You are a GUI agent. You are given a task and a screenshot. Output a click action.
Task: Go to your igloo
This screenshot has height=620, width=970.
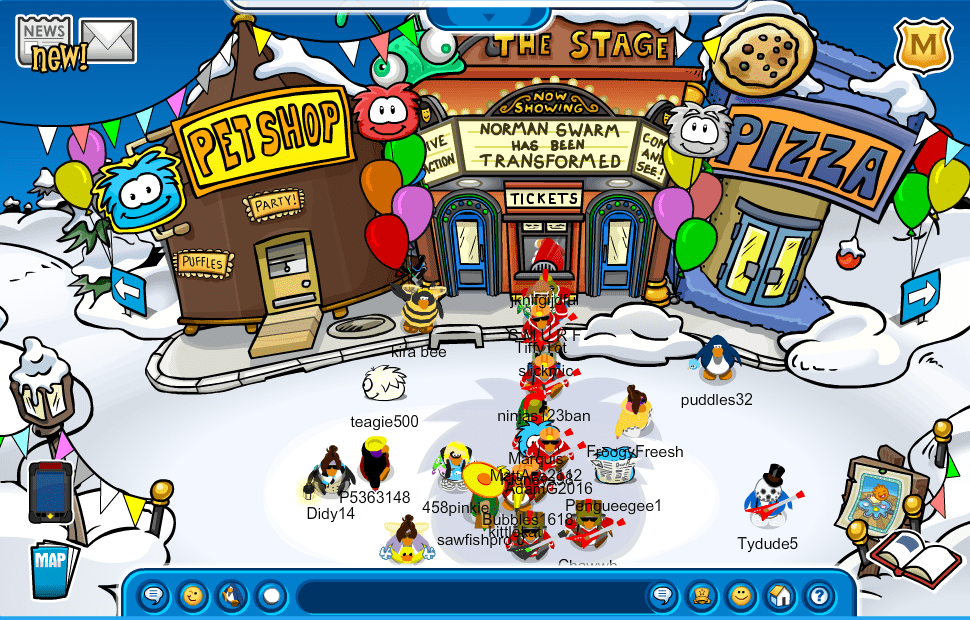[780, 597]
